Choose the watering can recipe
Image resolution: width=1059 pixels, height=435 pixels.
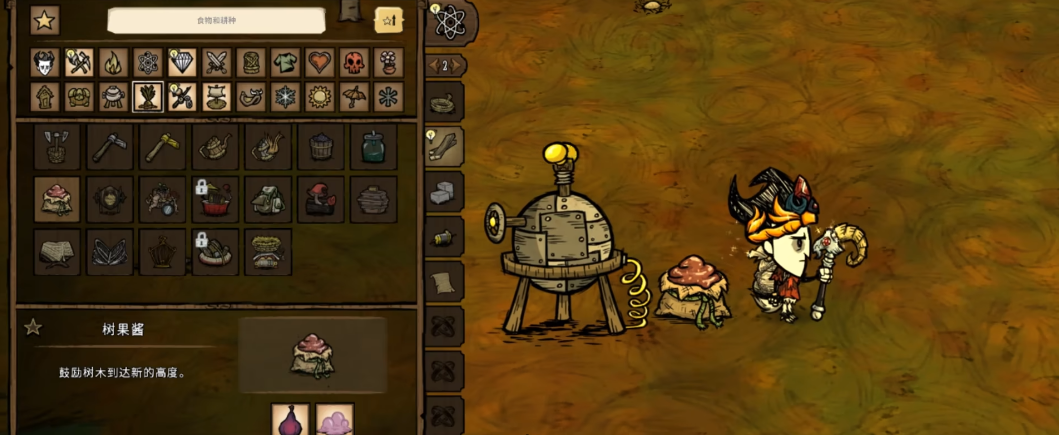point(215,147)
